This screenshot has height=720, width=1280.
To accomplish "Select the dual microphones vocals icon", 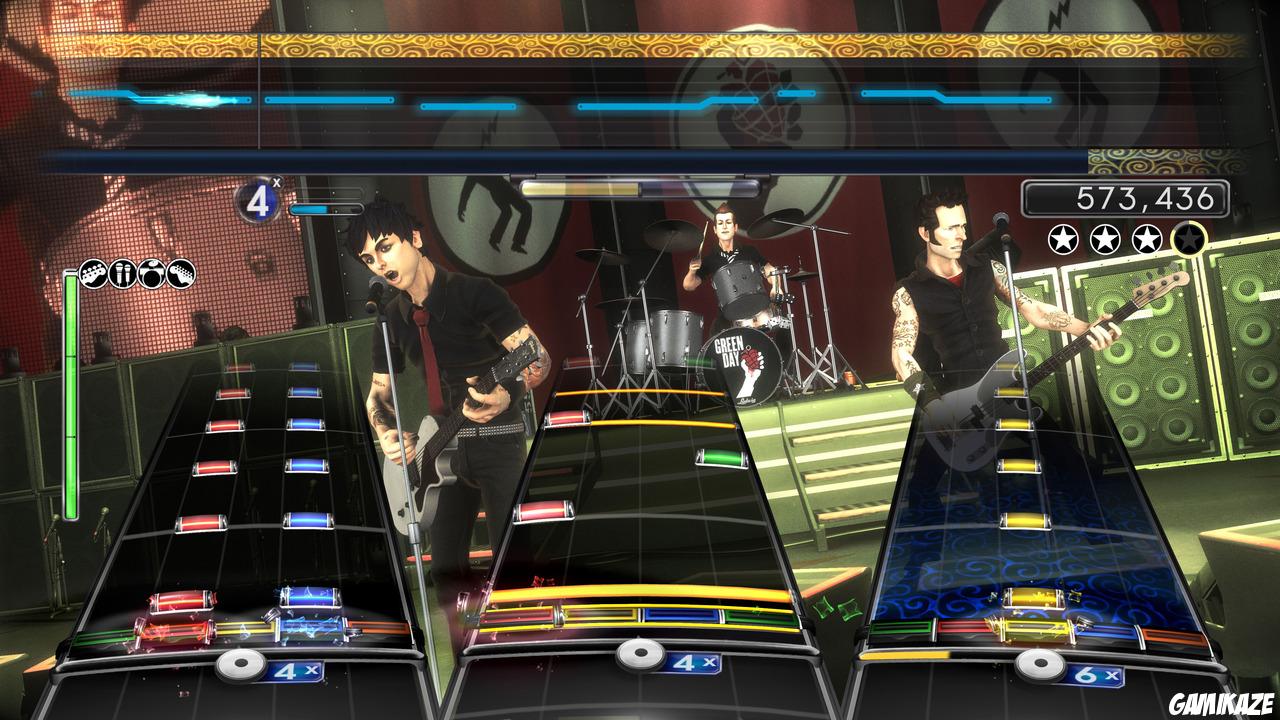I will [x=122, y=275].
